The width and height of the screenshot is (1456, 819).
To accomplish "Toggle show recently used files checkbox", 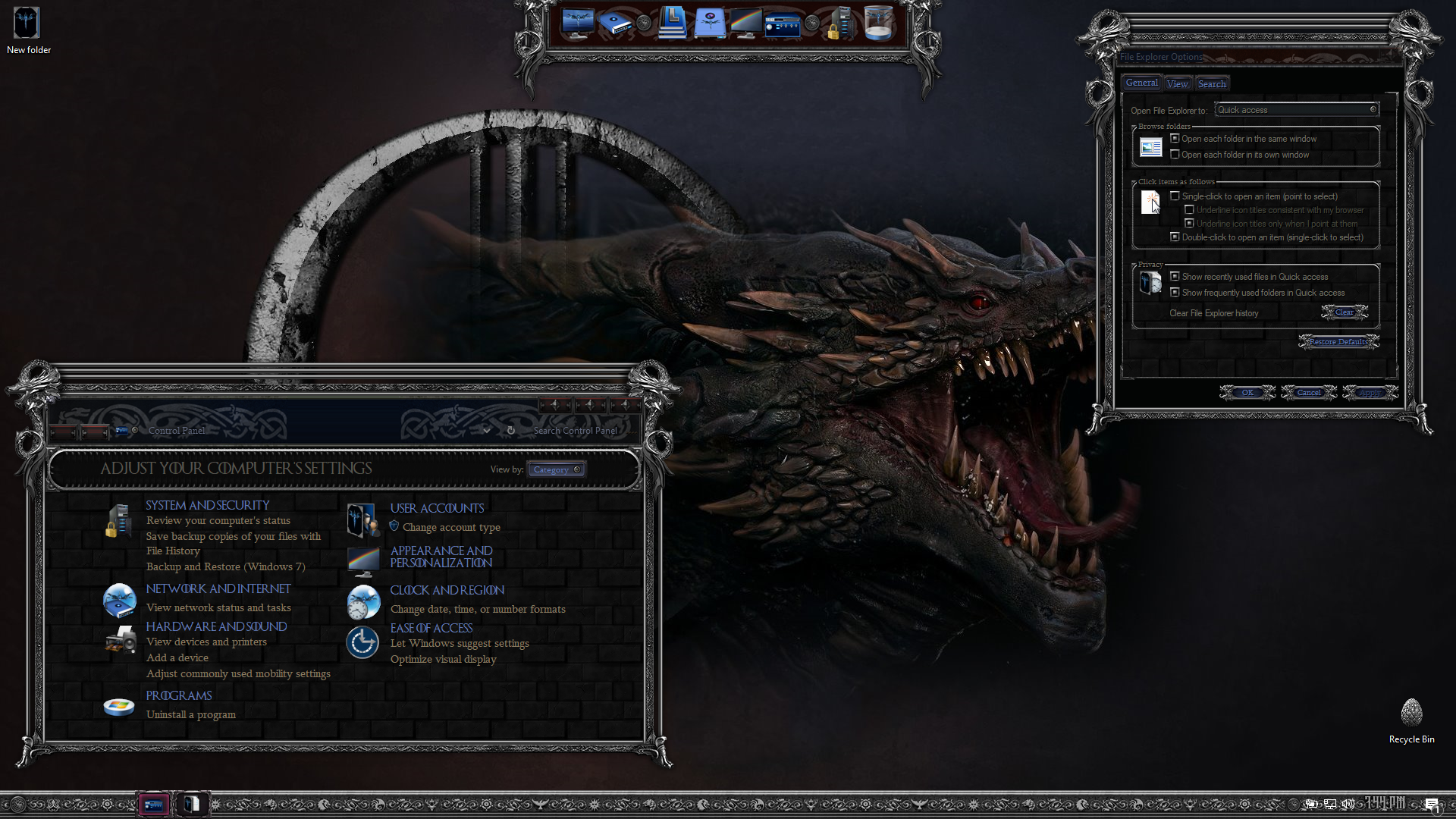I will 1175,277.
